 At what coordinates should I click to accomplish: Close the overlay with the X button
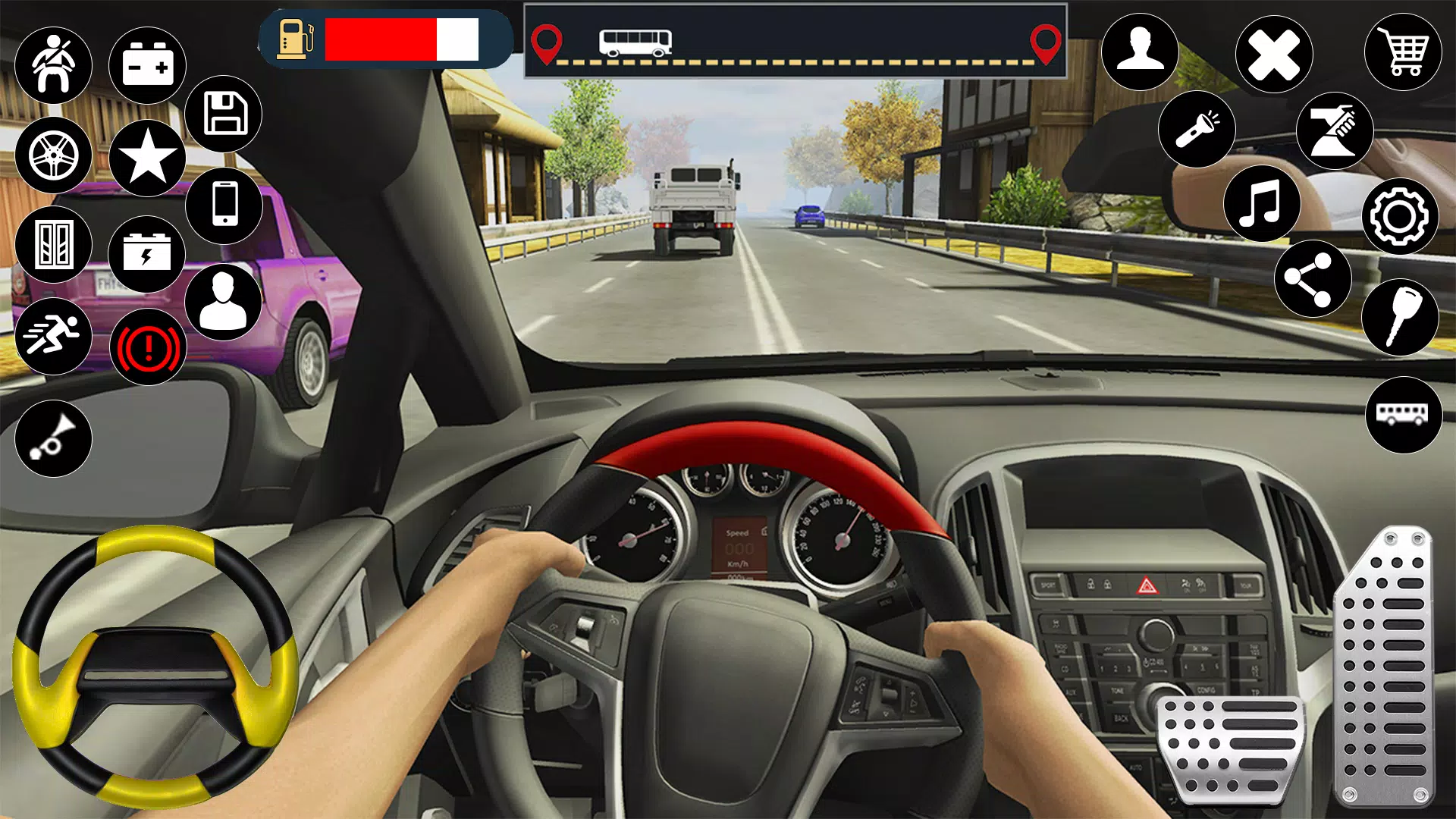click(x=1272, y=52)
